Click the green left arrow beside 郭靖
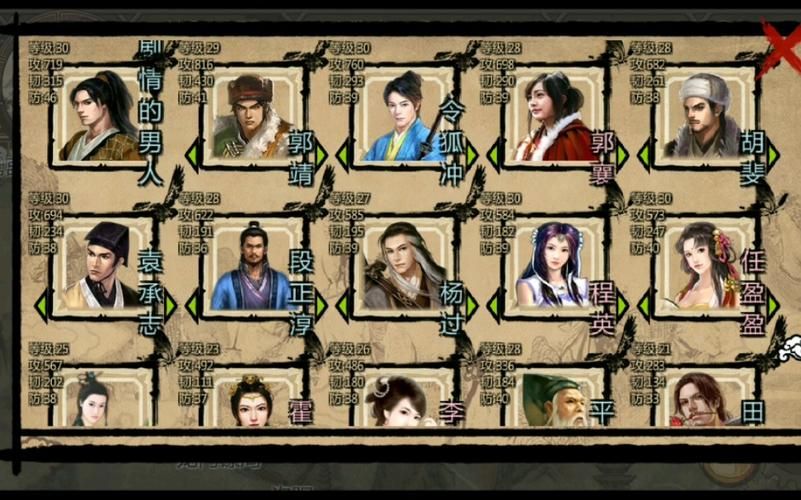Screen dimensions: 801x500 click(x=192, y=155)
